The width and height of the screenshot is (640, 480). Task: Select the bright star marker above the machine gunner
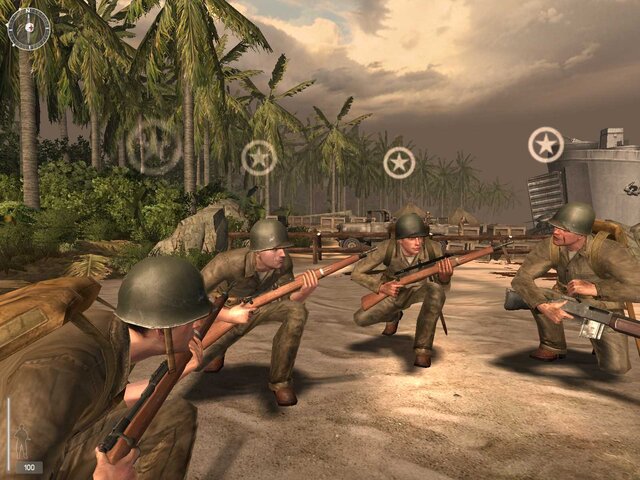click(545, 145)
